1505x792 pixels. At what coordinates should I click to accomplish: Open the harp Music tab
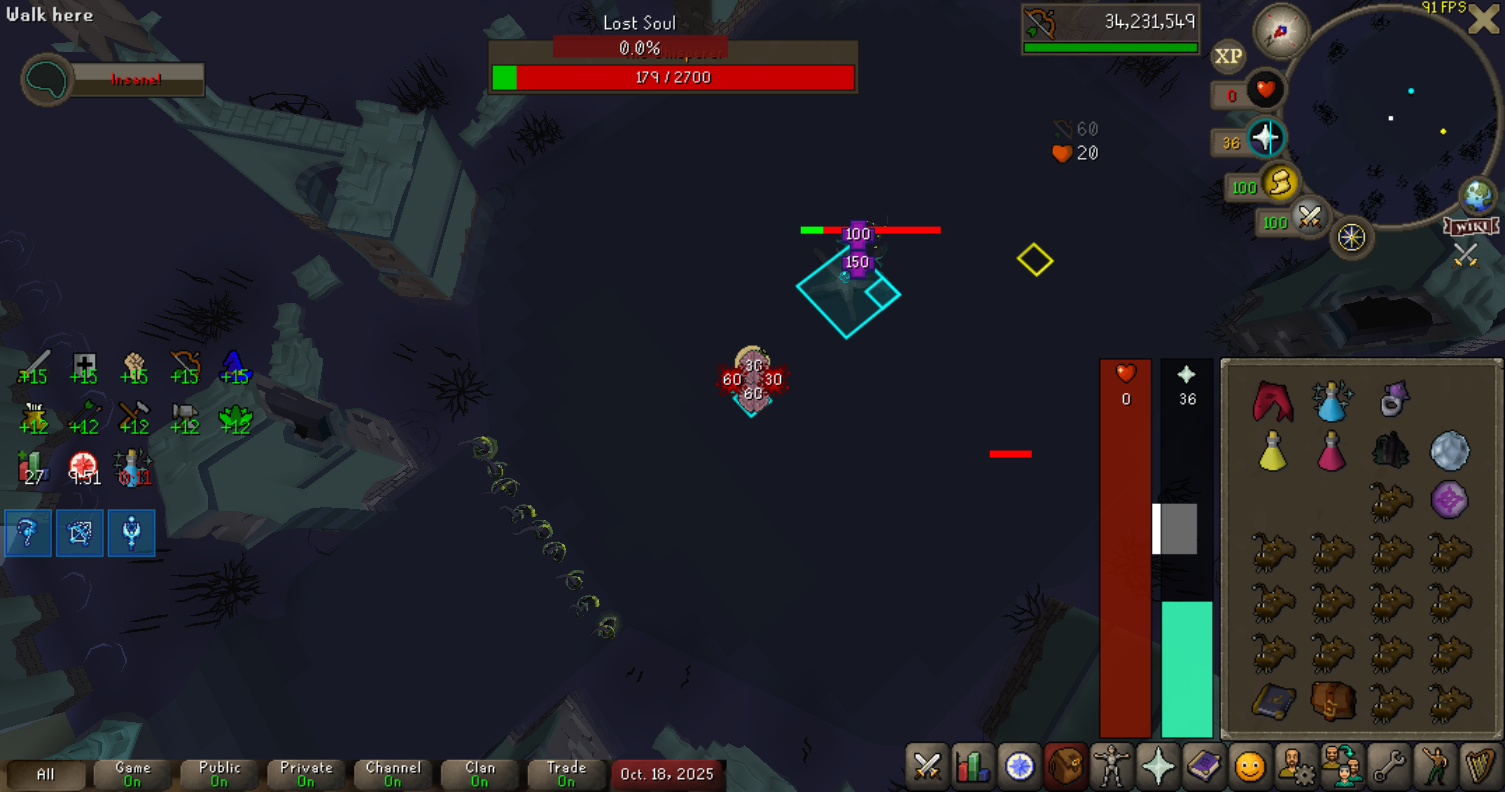pyautogui.click(x=1480, y=767)
